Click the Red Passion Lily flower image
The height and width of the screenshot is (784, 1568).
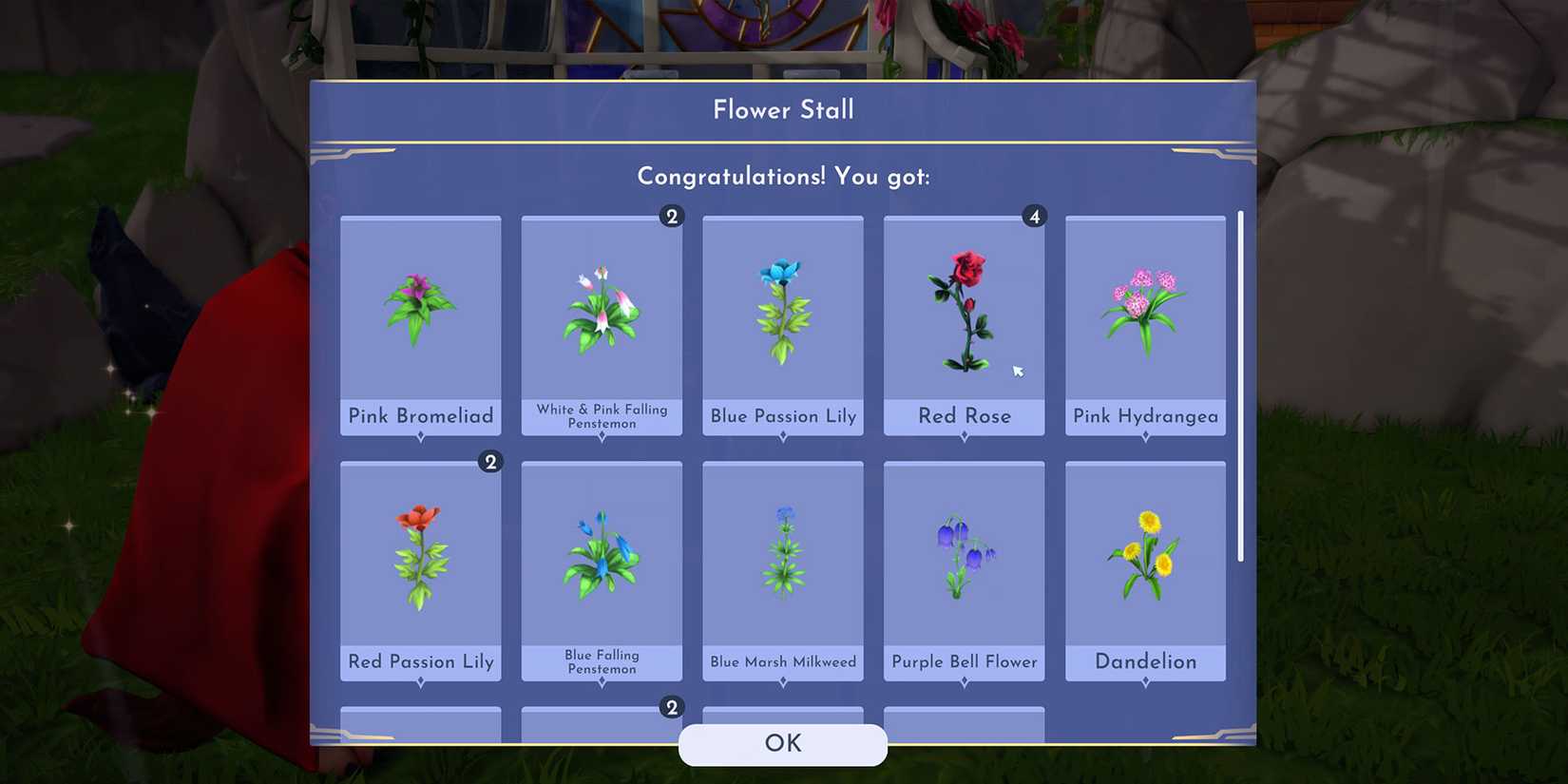pyautogui.click(x=420, y=551)
